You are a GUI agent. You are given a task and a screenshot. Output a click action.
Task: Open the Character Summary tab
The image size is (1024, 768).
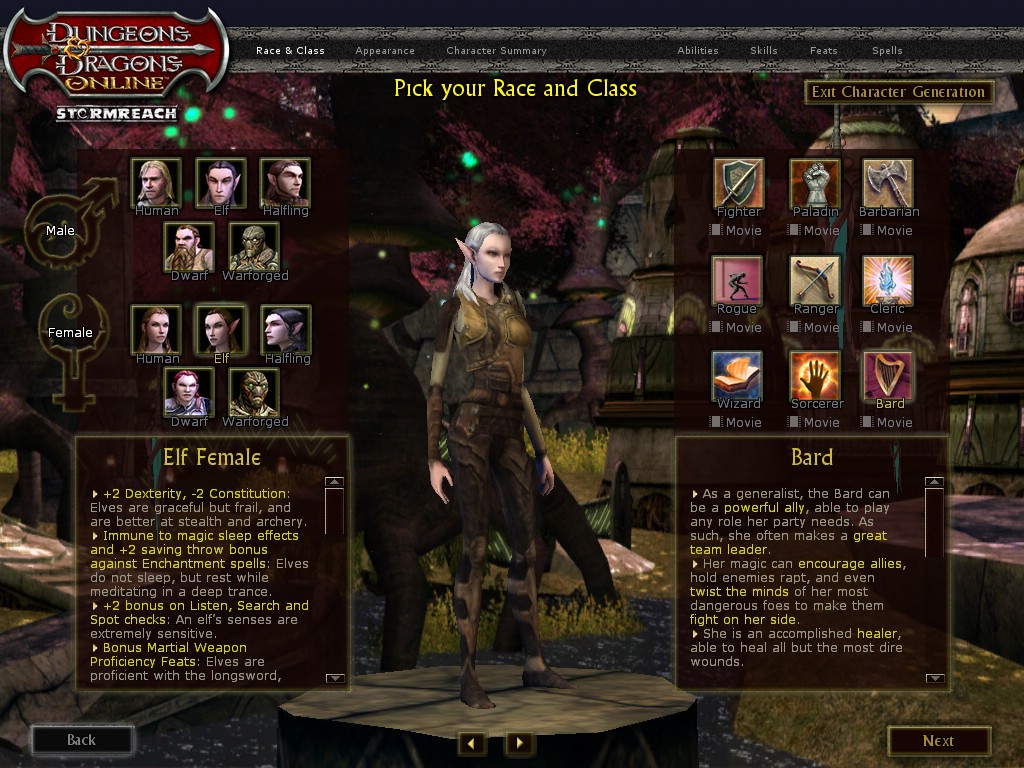click(x=496, y=51)
